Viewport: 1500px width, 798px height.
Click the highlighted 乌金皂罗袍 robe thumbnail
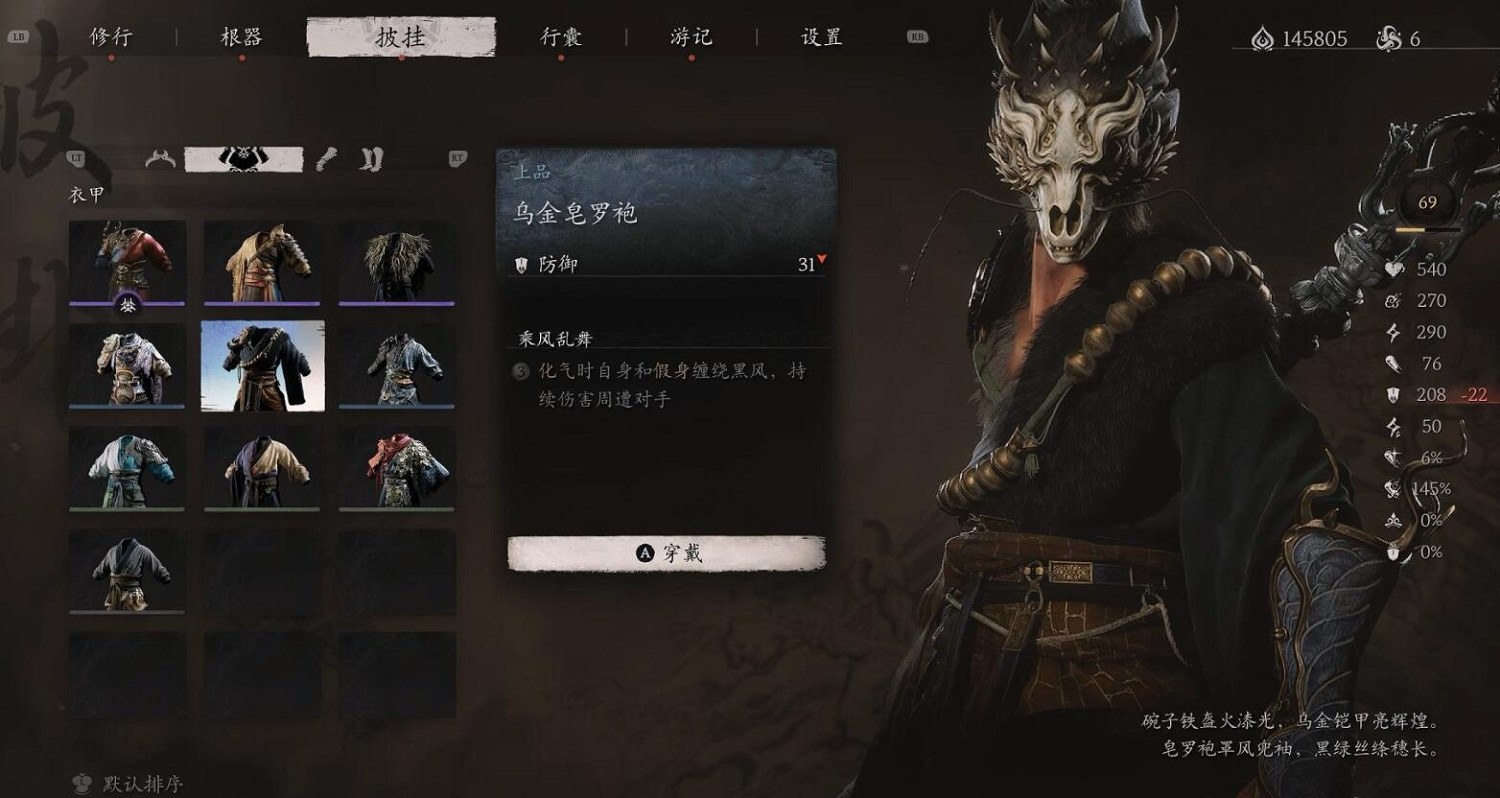[x=262, y=365]
